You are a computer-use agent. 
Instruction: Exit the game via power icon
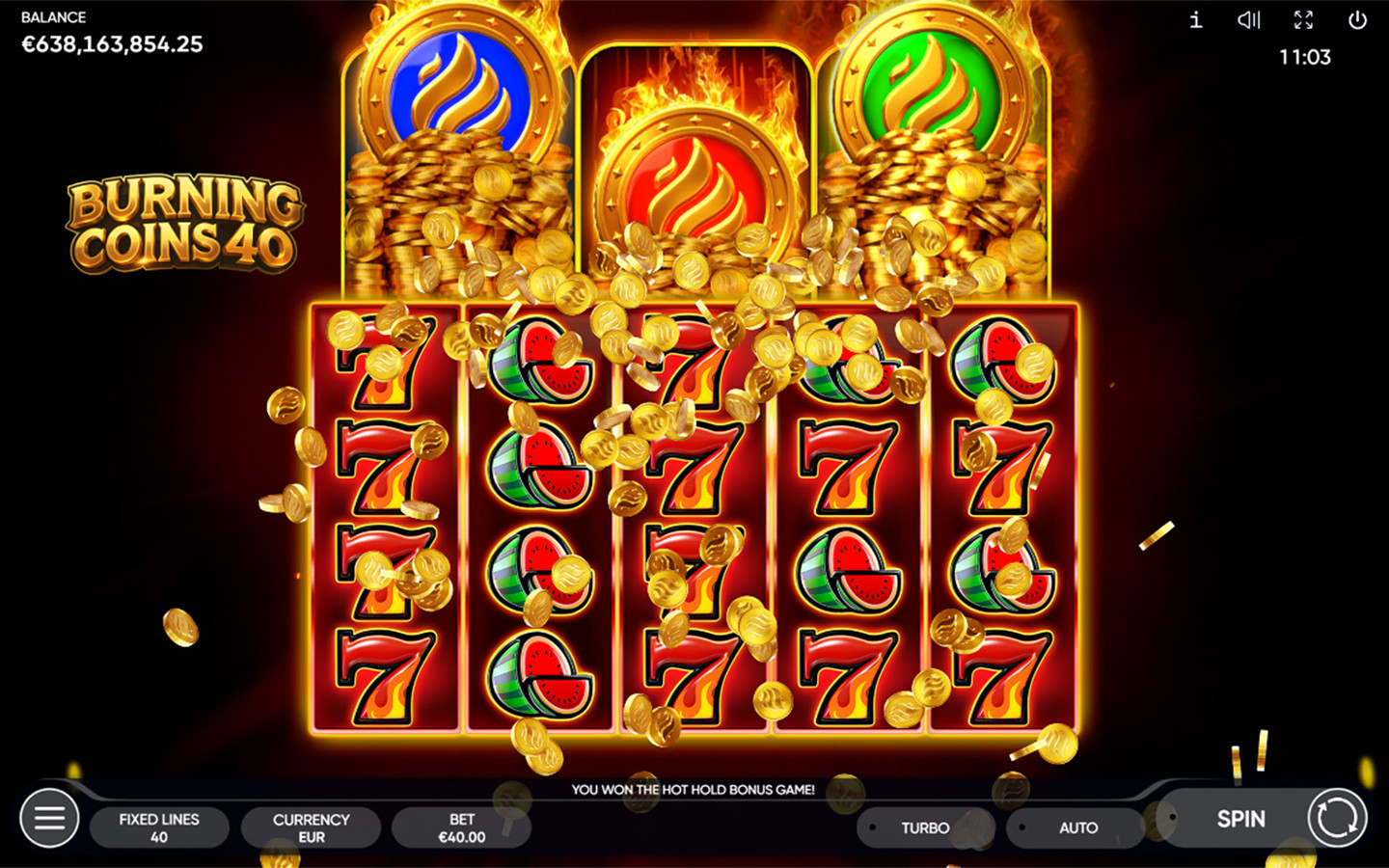(x=1357, y=20)
